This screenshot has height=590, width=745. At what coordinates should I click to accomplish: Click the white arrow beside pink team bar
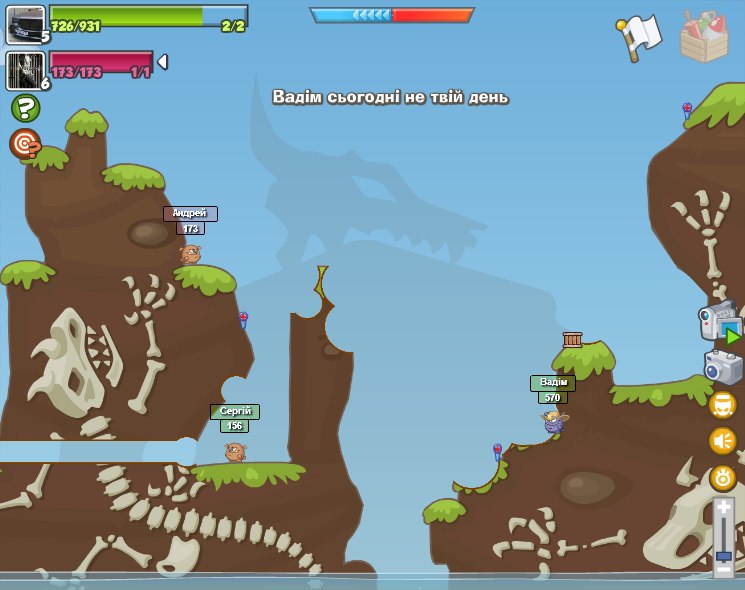[x=162, y=62]
